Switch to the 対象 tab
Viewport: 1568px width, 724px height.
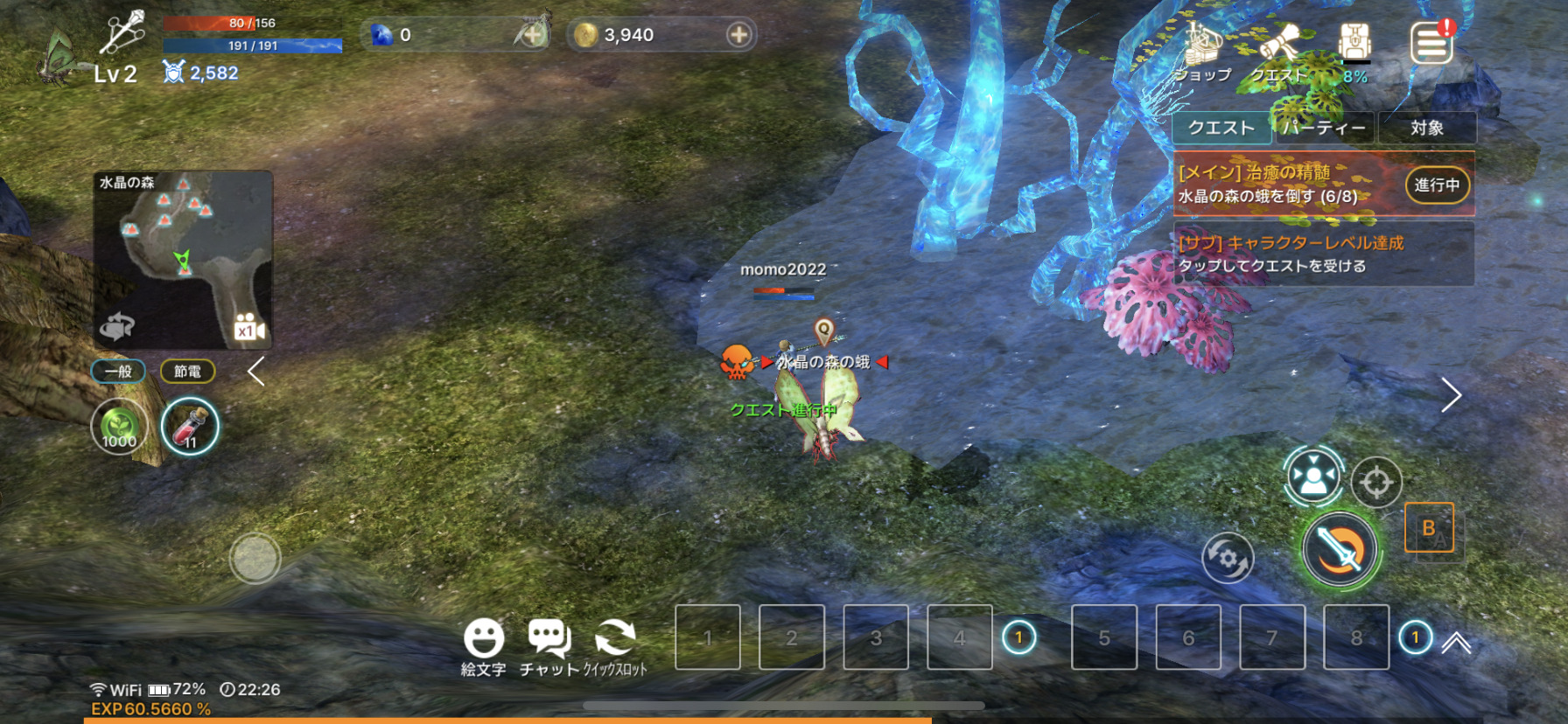[1426, 128]
